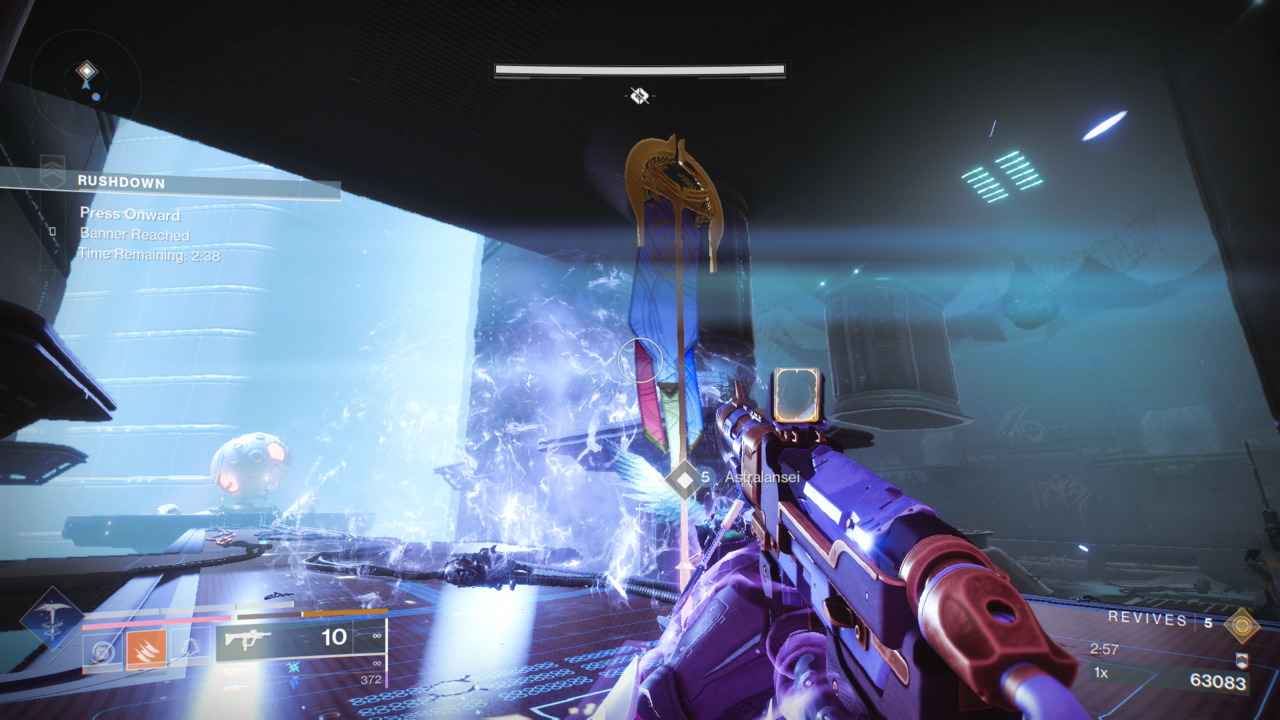Click the boss marker under the health bar
The width and height of the screenshot is (1280, 720).
(640, 96)
